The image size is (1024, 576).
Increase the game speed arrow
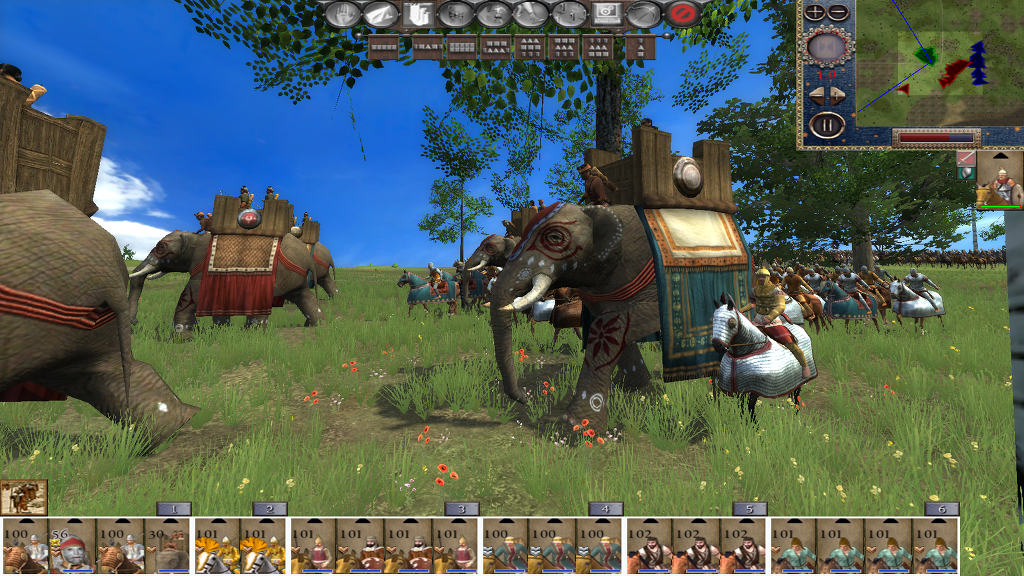(840, 96)
